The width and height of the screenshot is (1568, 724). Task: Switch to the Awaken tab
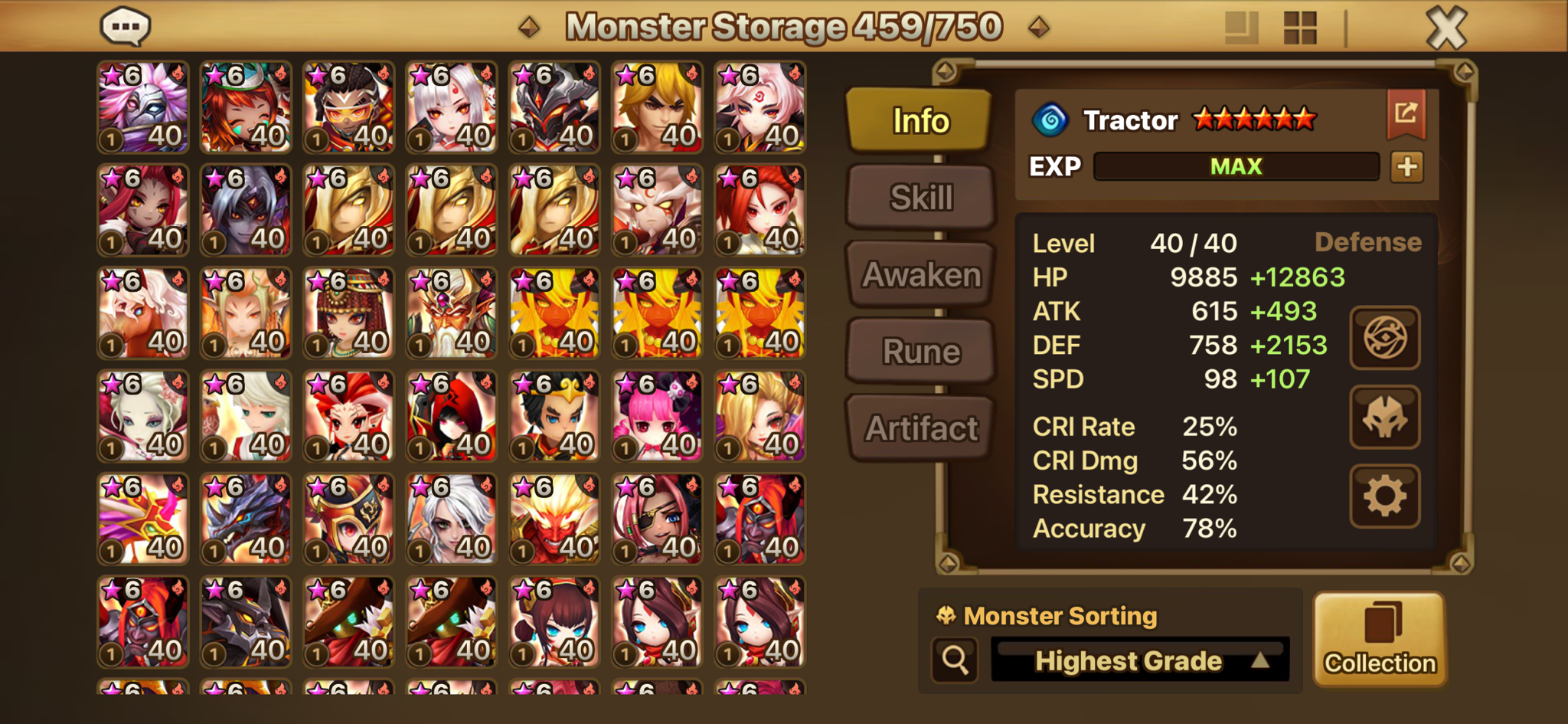pyautogui.click(x=920, y=274)
